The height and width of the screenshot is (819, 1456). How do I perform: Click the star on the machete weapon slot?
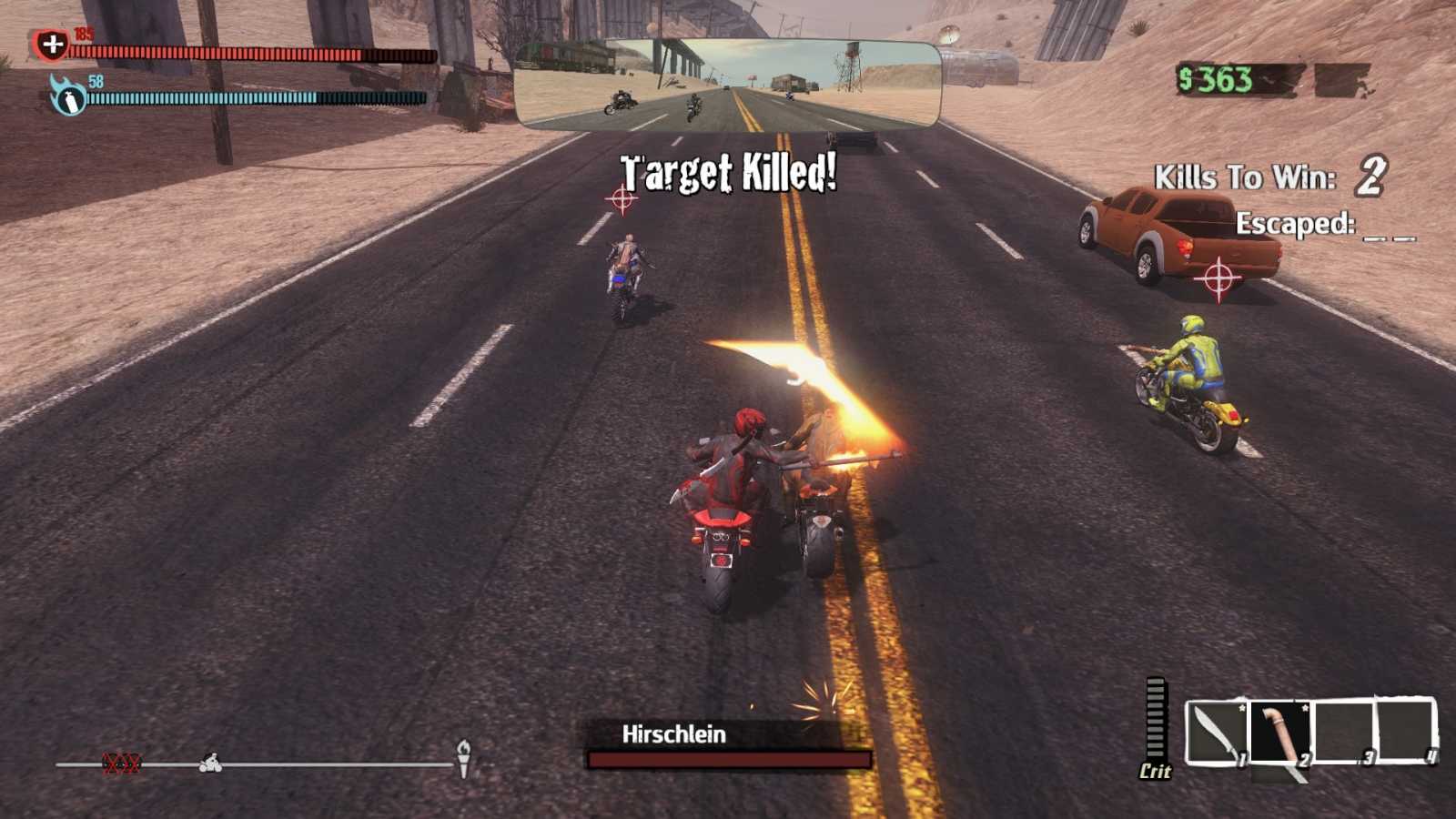click(1242, 708)
